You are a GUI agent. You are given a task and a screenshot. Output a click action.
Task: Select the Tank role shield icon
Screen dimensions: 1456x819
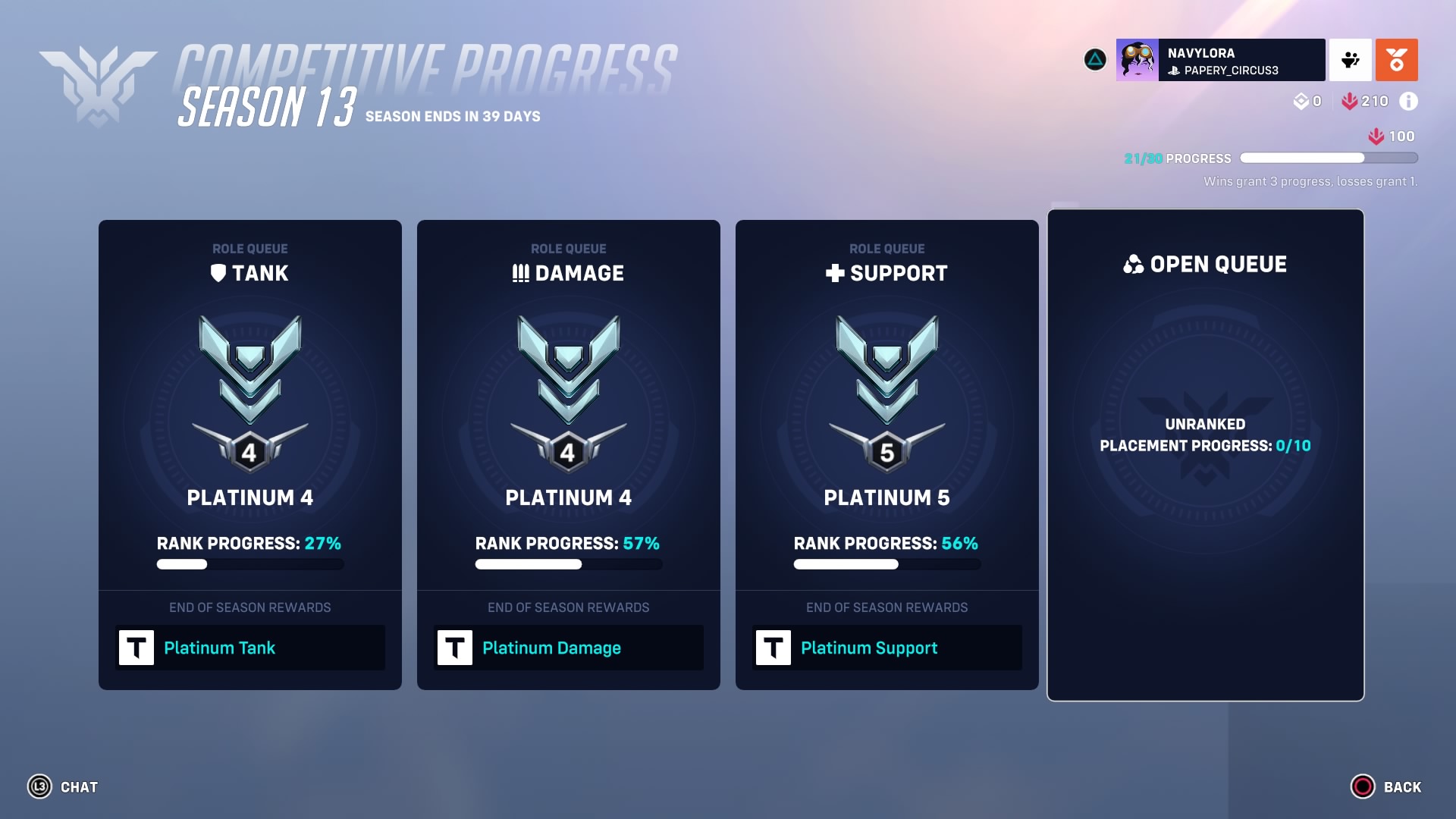tap(220, 274)
